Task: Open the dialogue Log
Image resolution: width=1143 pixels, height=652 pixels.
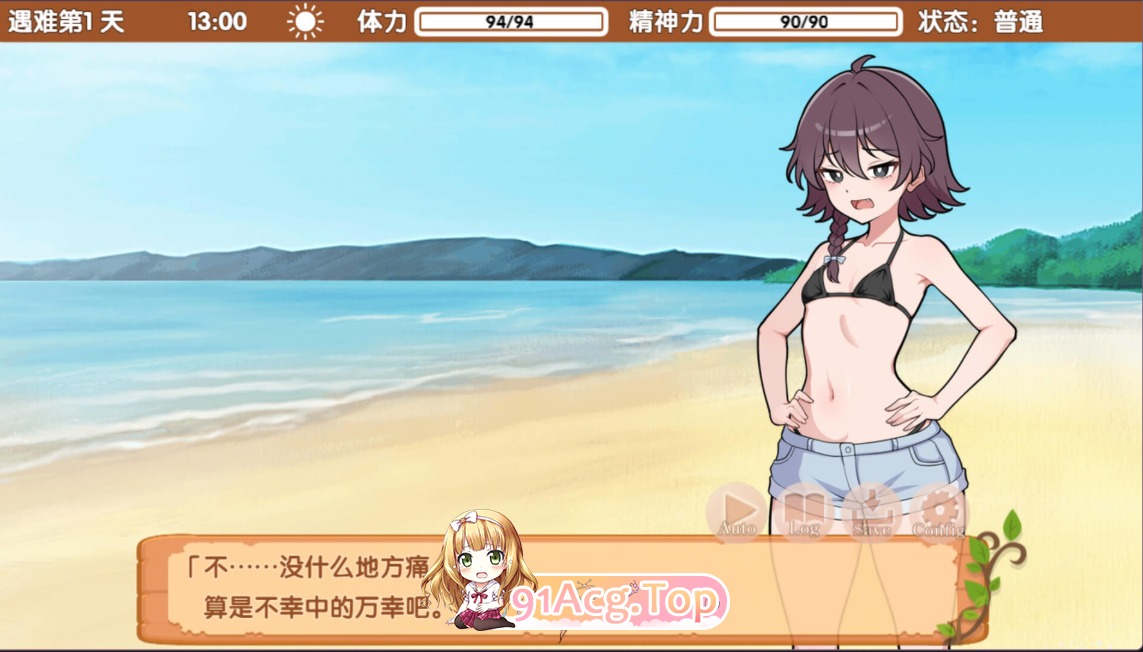Action: click(804, 512)
